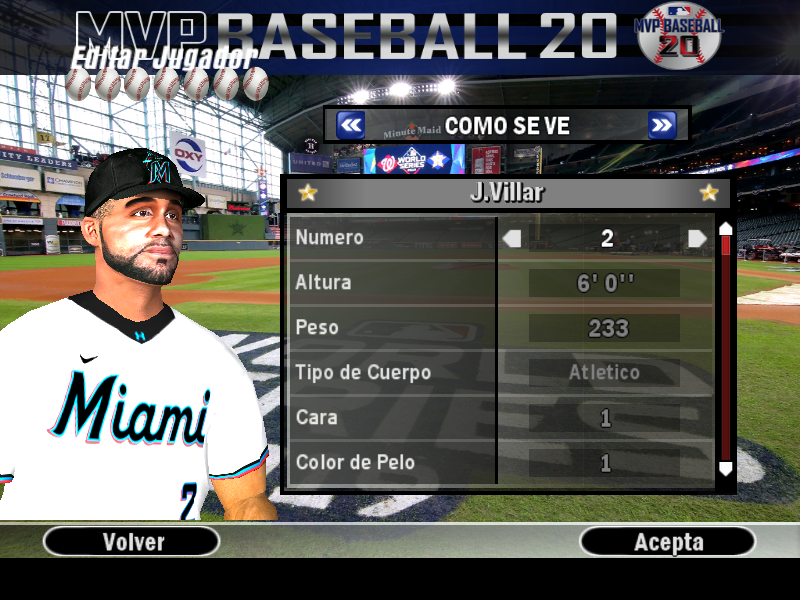
Task: Select the Numero row
Action: [392, 238]
